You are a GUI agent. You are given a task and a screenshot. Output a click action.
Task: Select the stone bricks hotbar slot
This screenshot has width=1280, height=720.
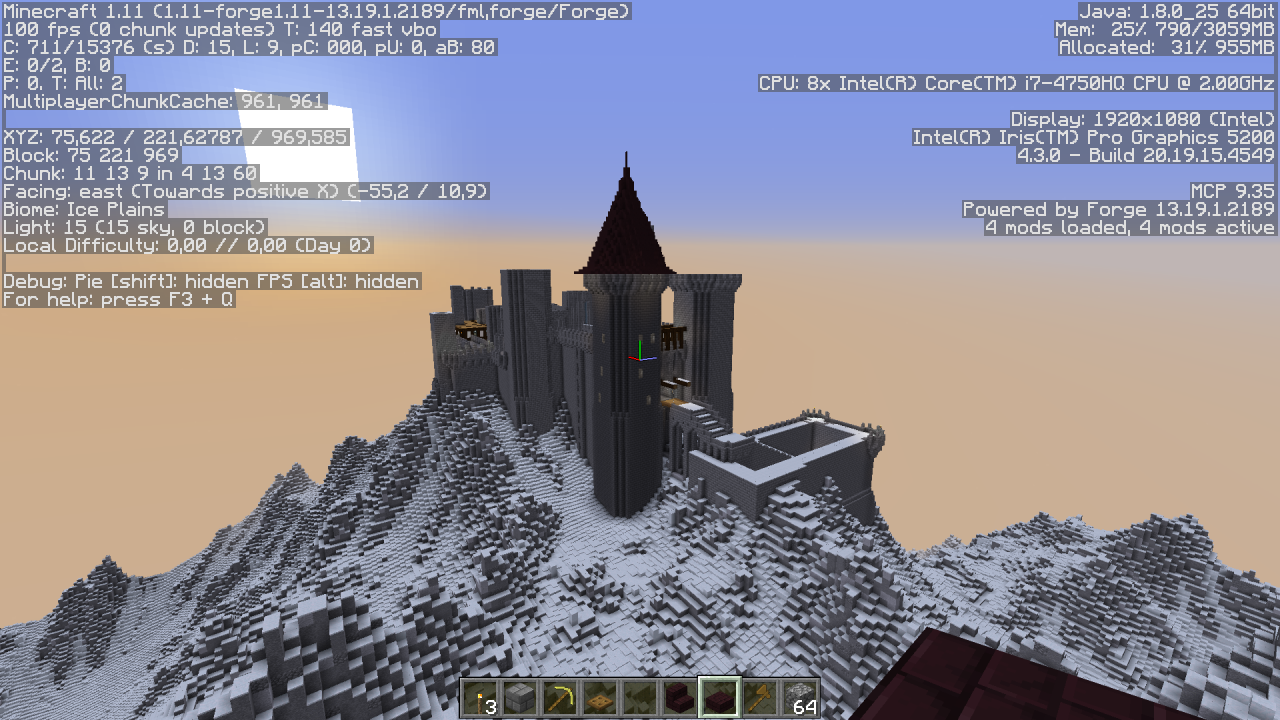[520, 698]
